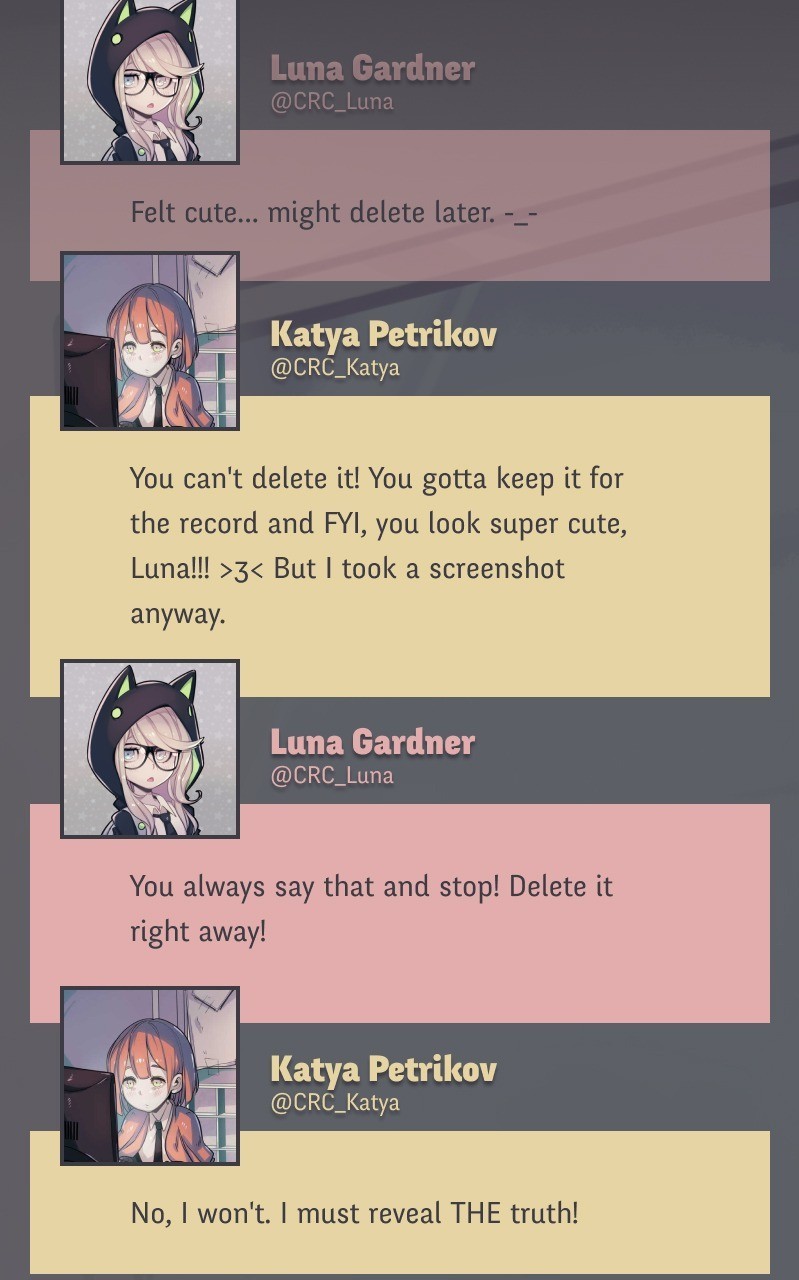This screenshot has width=799, height=1280.
Task: Click the @CRC_Luna handle above "Delete it right away!"
Action: click(332, 776)
